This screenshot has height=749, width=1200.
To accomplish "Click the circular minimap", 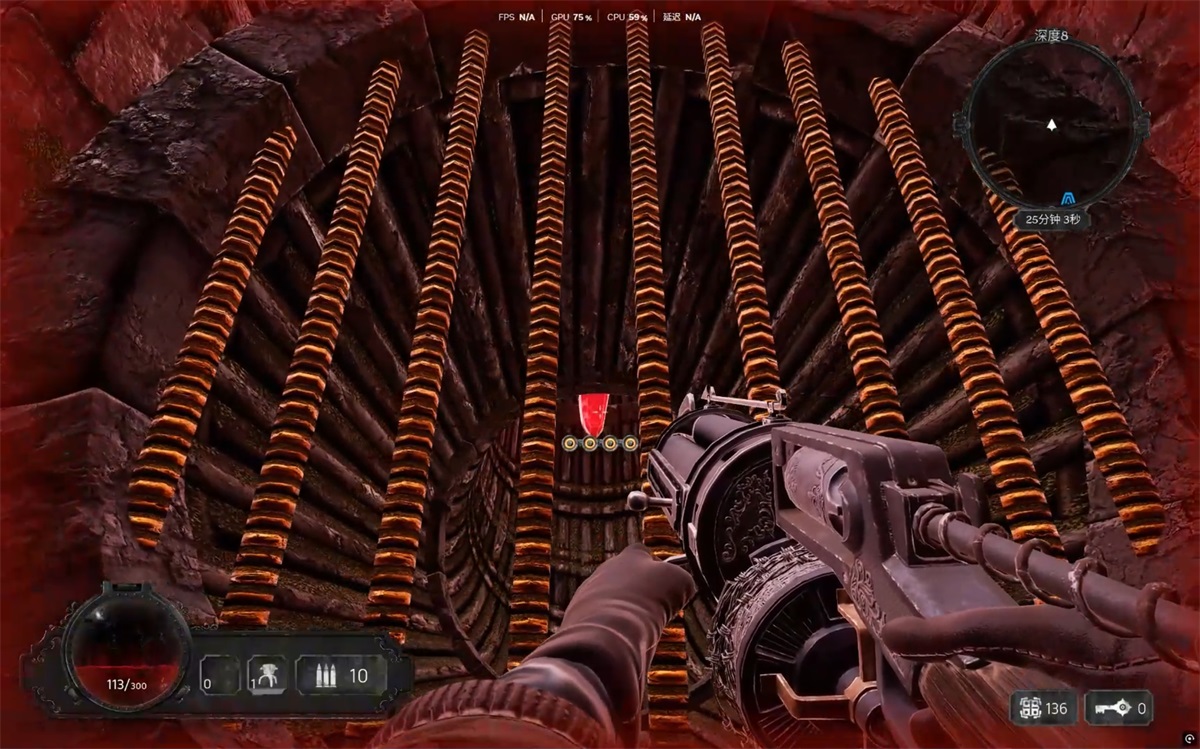I will pos(1051,126).
